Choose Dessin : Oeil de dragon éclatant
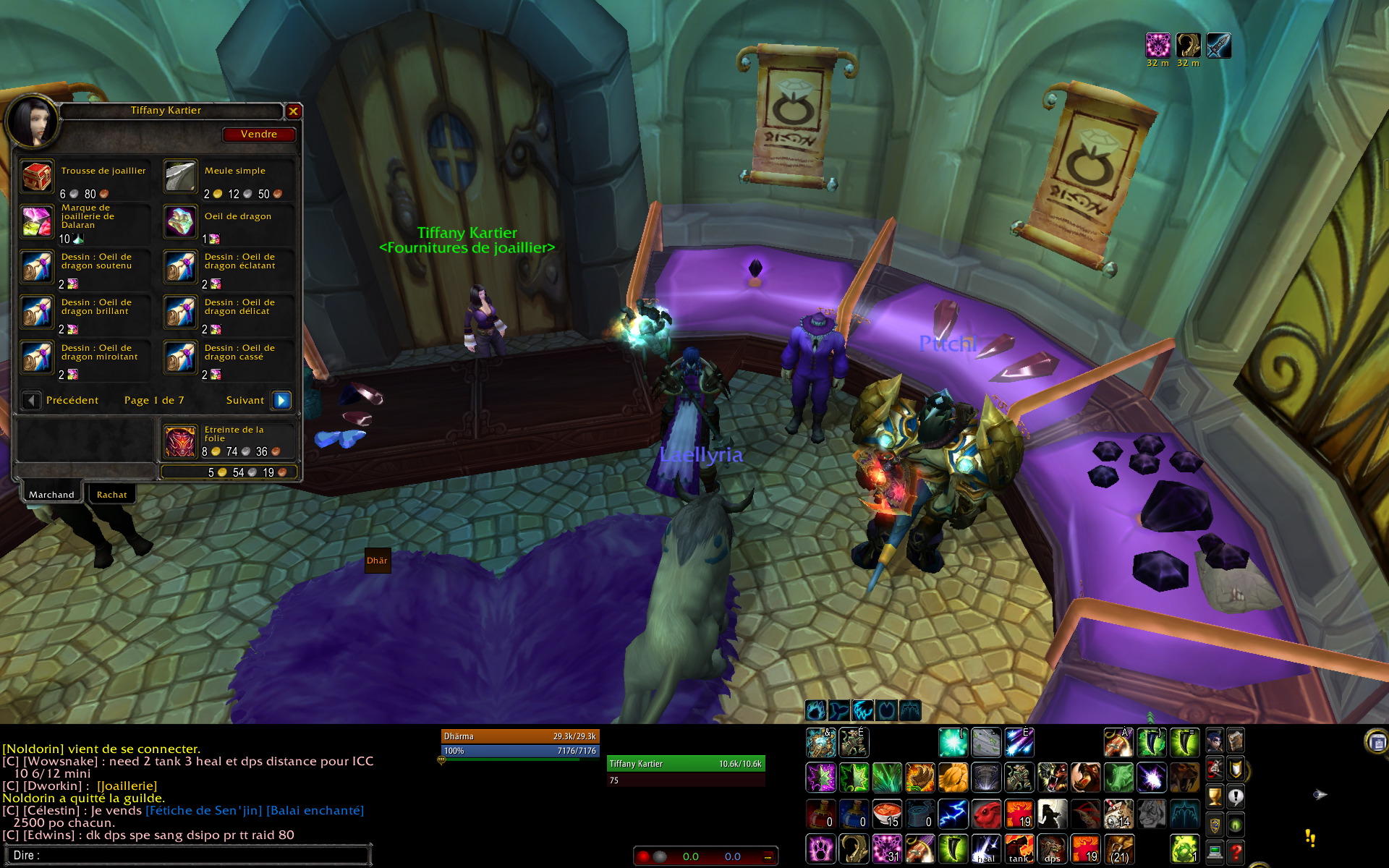The image size is (1389, 868). [180, 267]
